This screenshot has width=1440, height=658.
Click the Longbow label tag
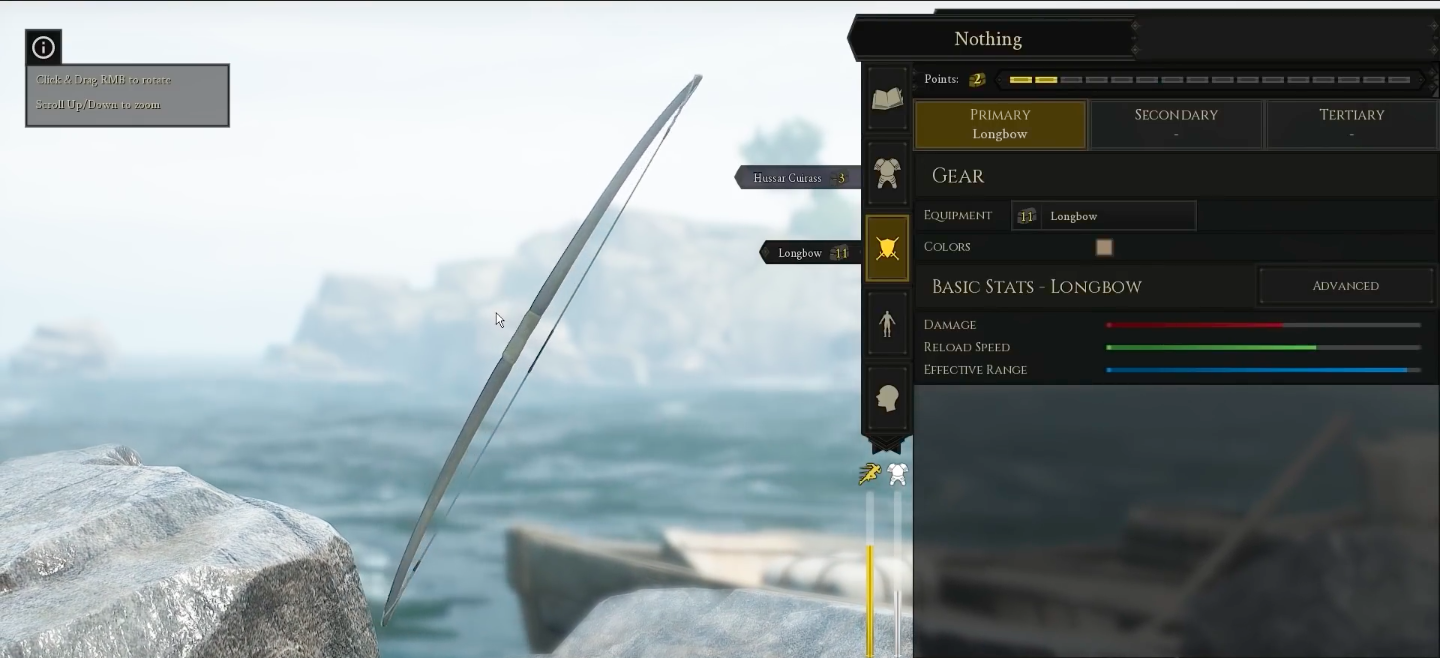(810, 253)
